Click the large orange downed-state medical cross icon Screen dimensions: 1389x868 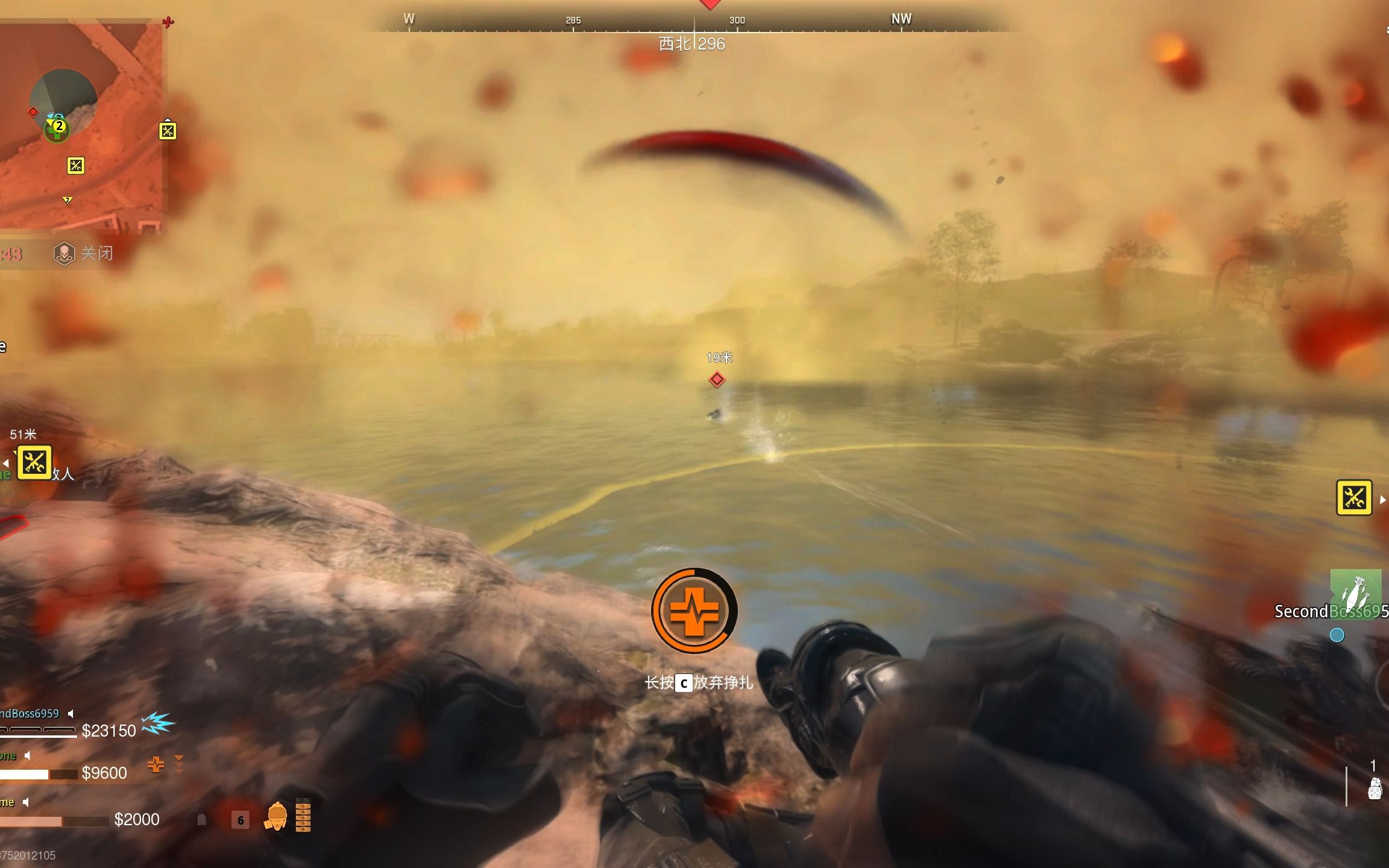694,611
